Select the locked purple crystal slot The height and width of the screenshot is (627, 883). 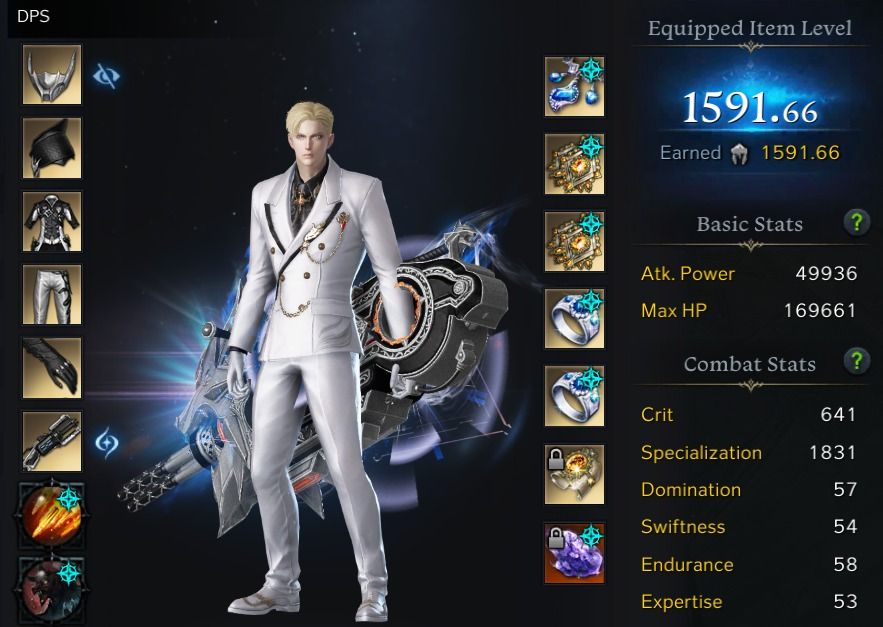574,552
